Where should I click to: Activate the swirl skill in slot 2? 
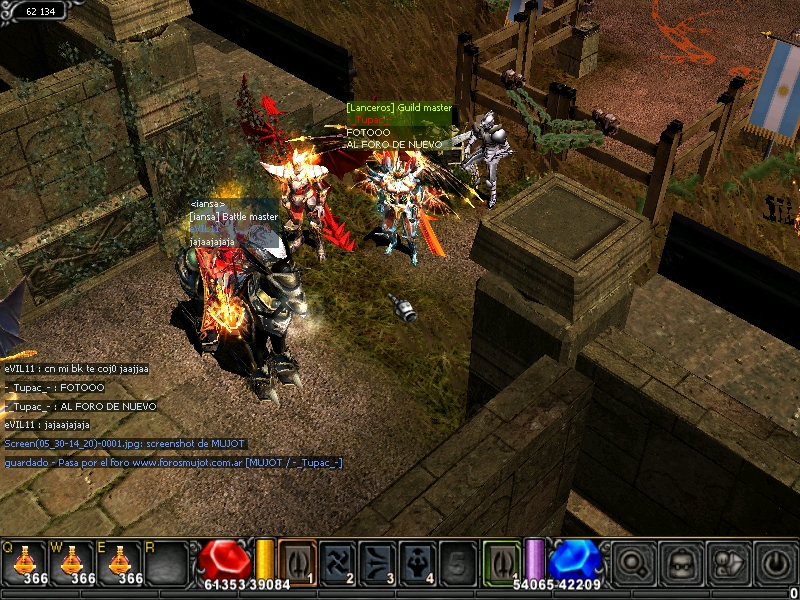(x=338, y=561)
